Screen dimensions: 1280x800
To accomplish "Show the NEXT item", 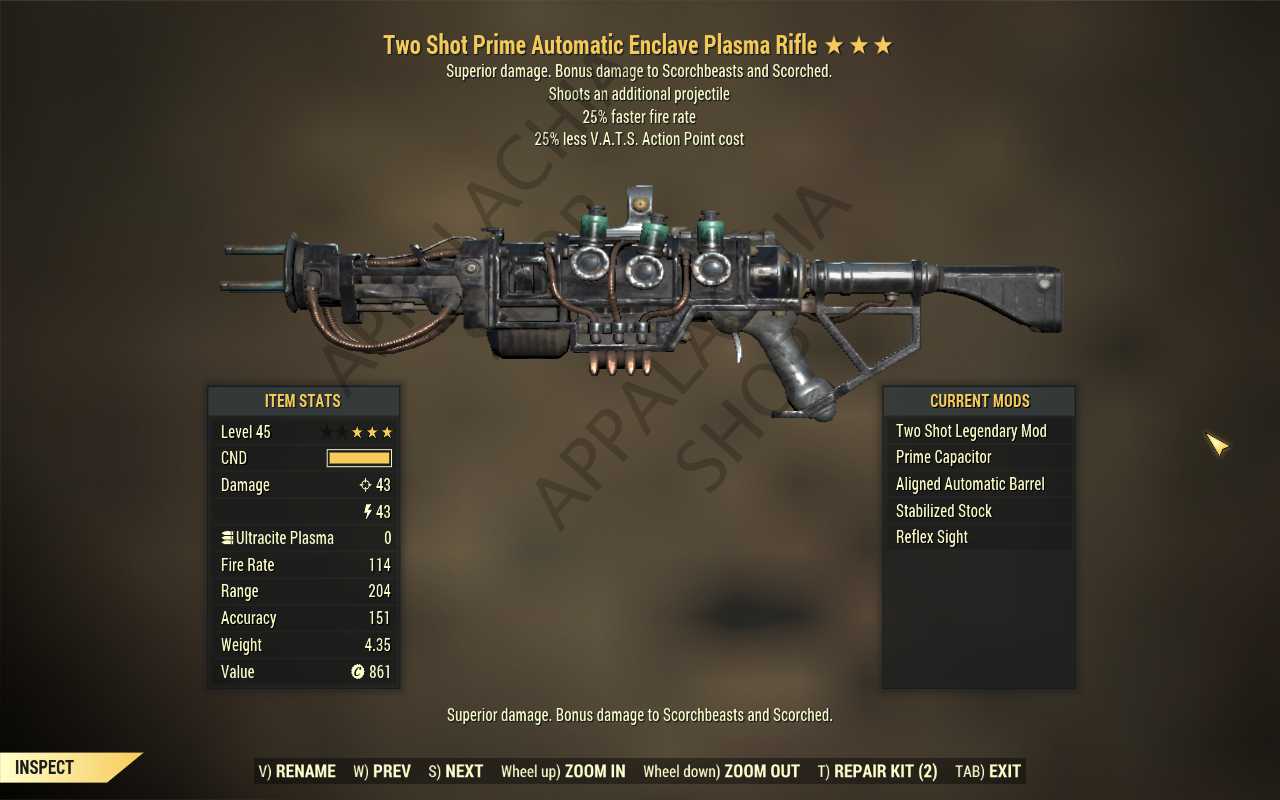I will pos(456,771).
